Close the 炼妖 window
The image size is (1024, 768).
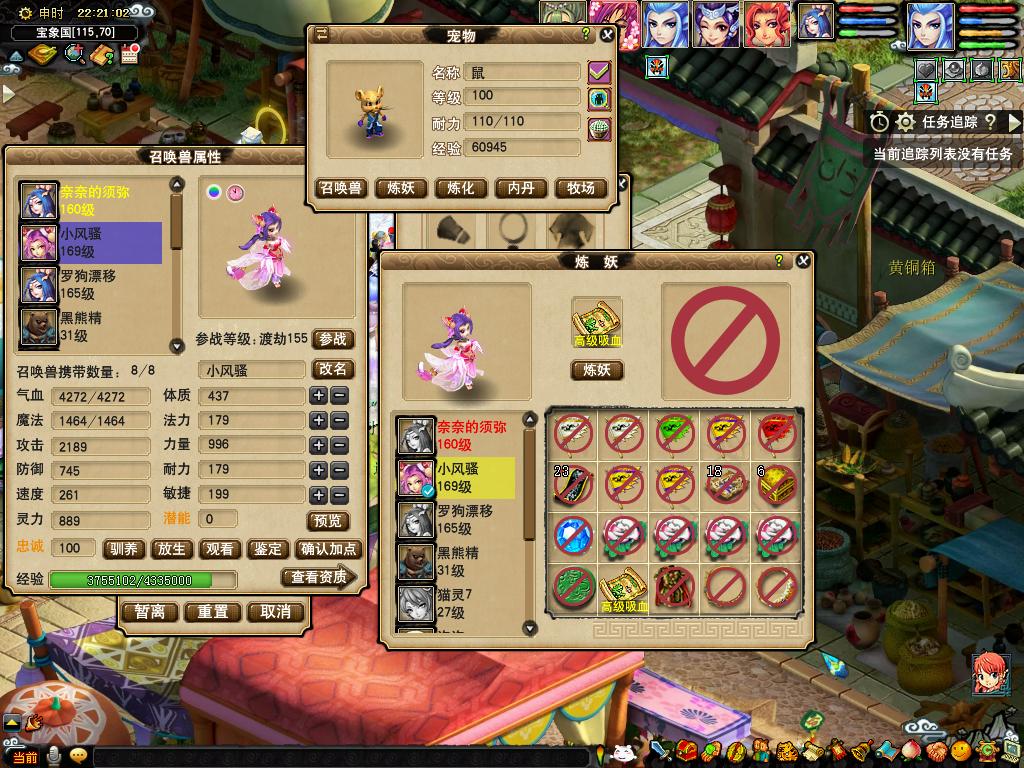[802, 261]
